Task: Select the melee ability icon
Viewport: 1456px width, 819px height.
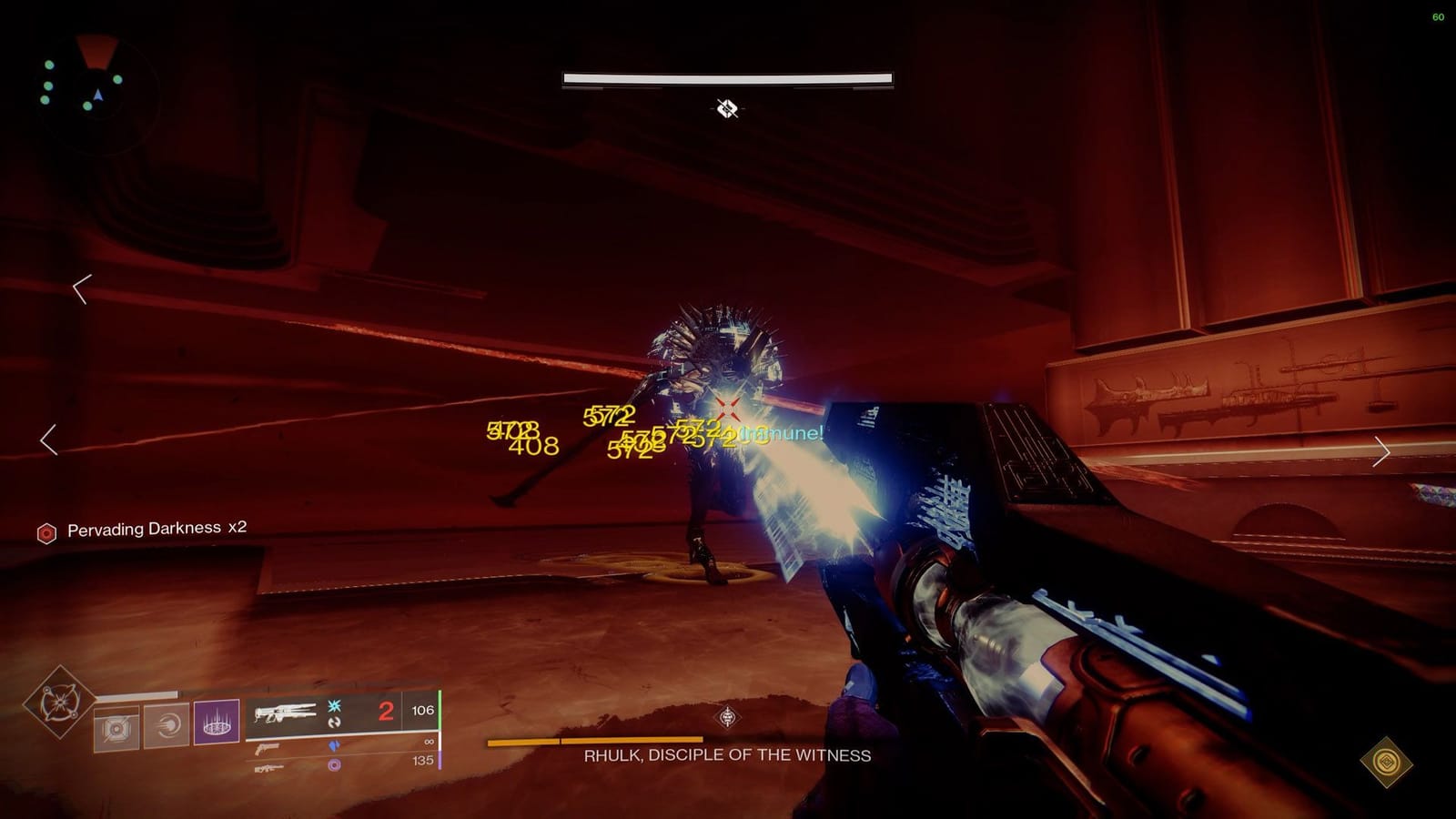Action: pyautogui.click(x=164, y=727)
